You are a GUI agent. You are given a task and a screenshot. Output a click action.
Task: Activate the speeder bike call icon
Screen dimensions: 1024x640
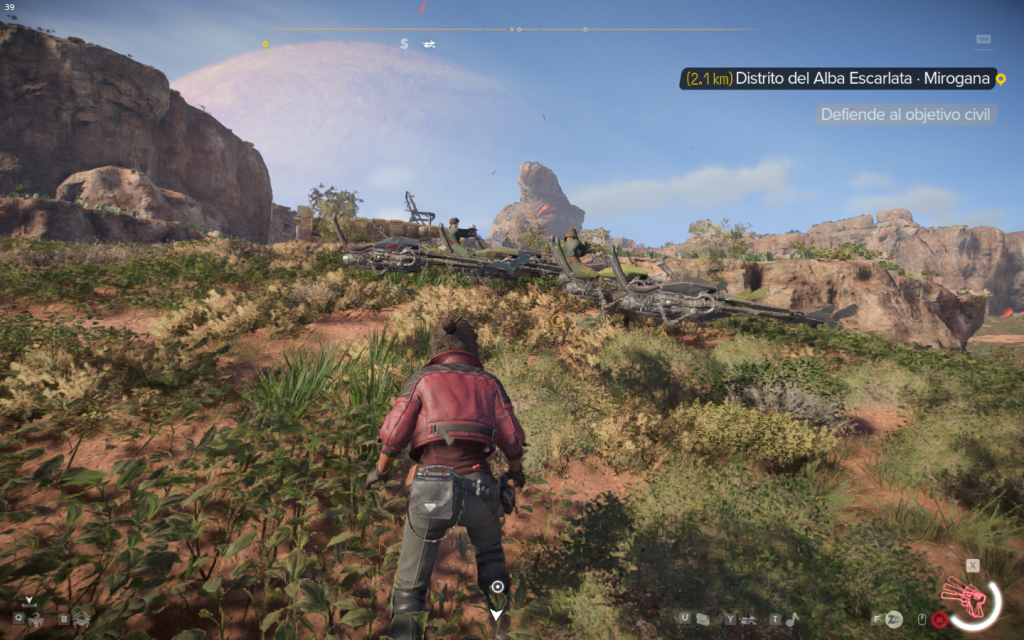pyautogui.click(x=747, y=619)
